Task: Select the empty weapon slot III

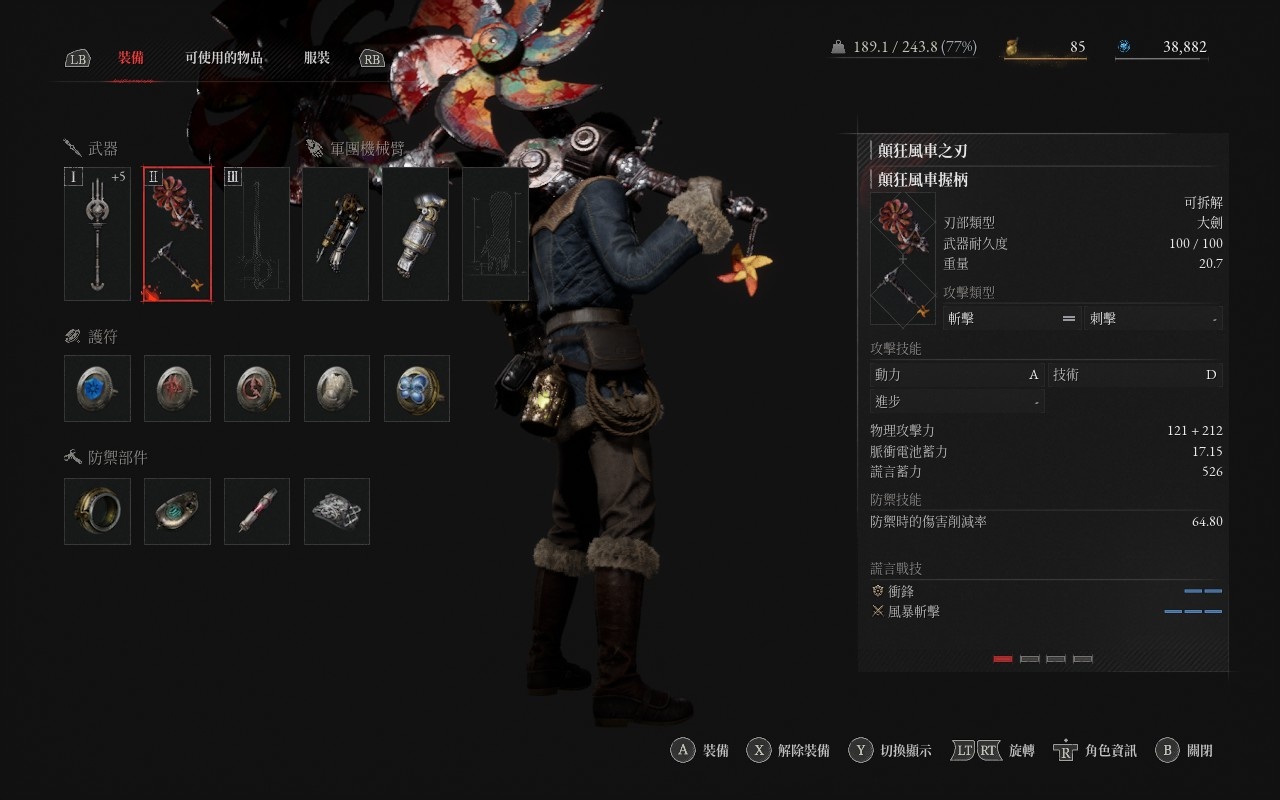Action: point(257,234)
